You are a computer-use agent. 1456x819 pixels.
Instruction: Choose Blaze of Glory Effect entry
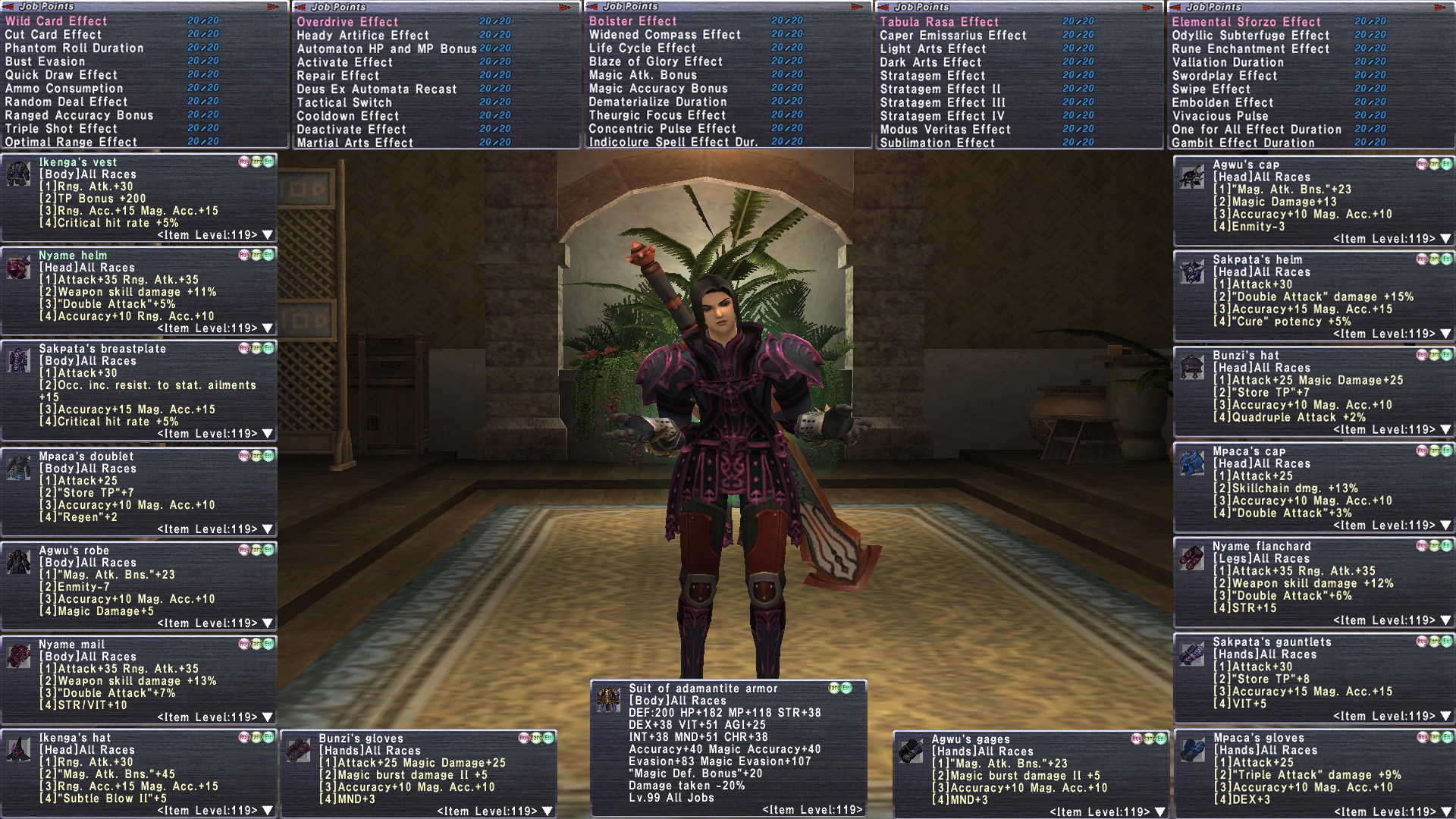(655, 61)
